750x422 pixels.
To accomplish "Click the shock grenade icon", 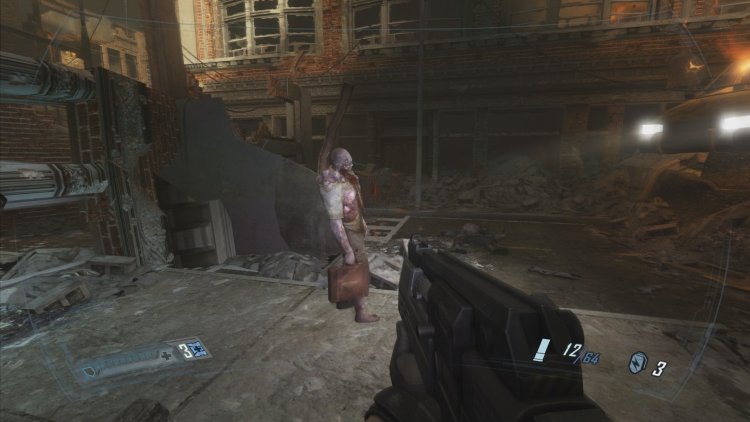I will (x=637, y=362).
